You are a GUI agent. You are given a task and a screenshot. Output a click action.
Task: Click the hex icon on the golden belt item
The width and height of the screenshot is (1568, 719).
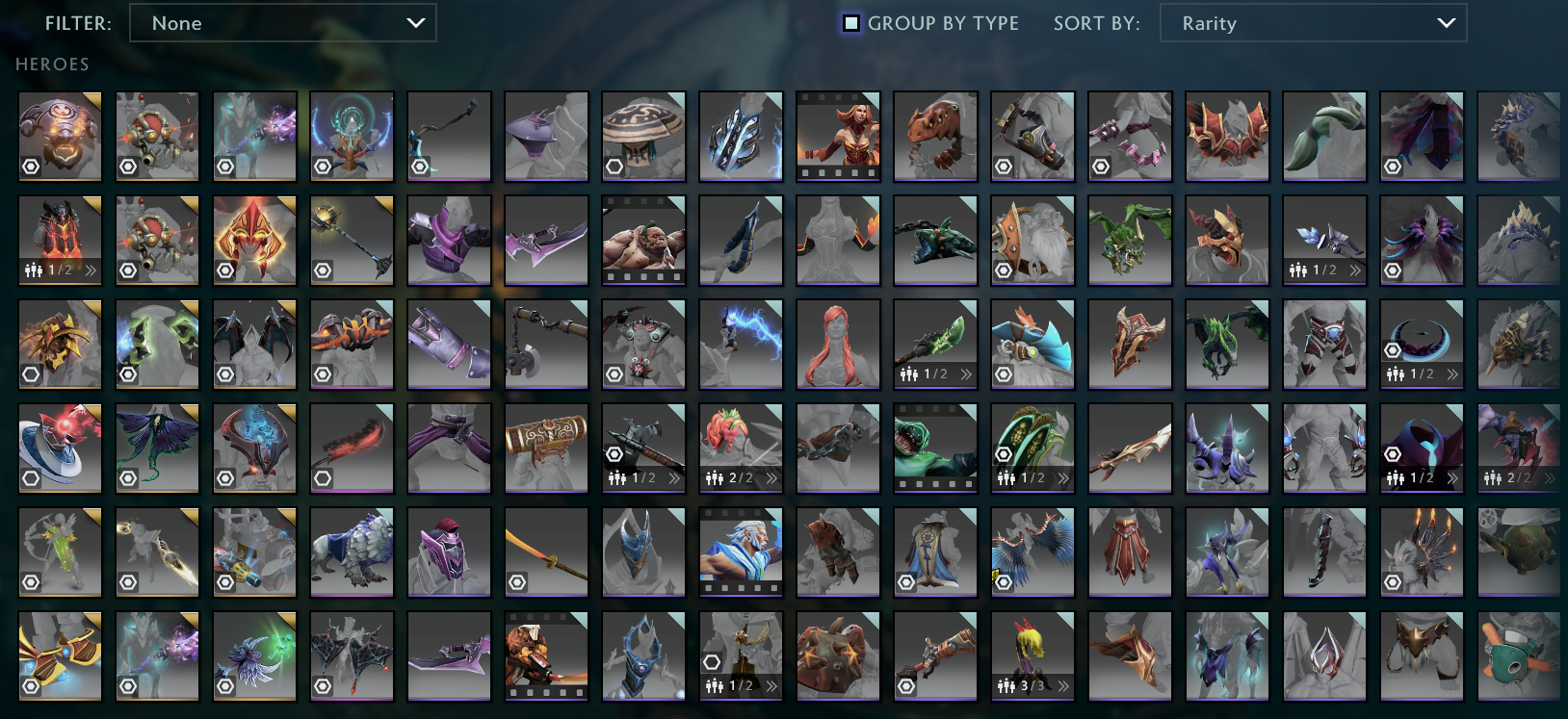click(31, 685)
